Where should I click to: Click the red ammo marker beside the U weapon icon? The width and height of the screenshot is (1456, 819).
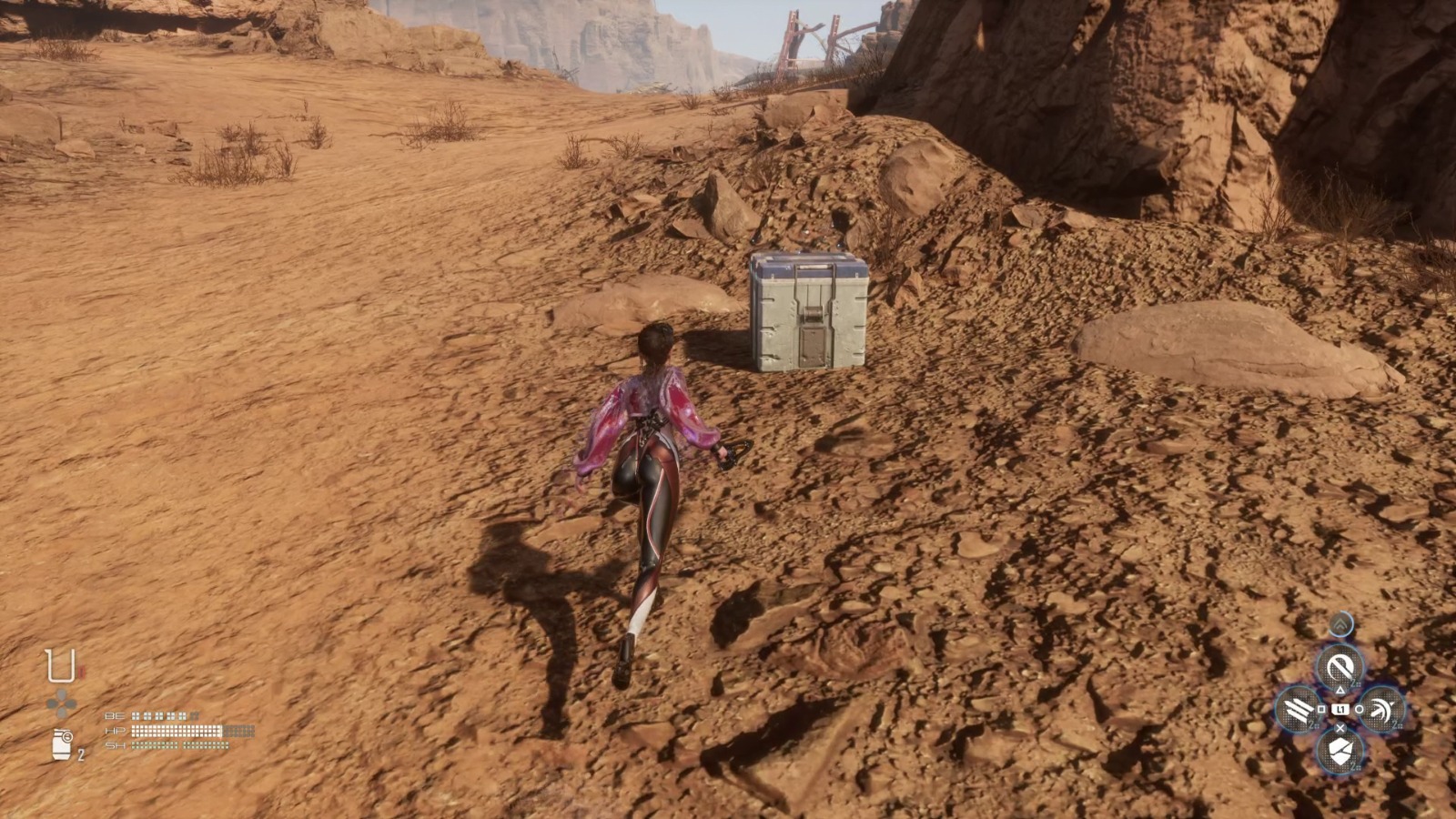click(x=82, y=671)
